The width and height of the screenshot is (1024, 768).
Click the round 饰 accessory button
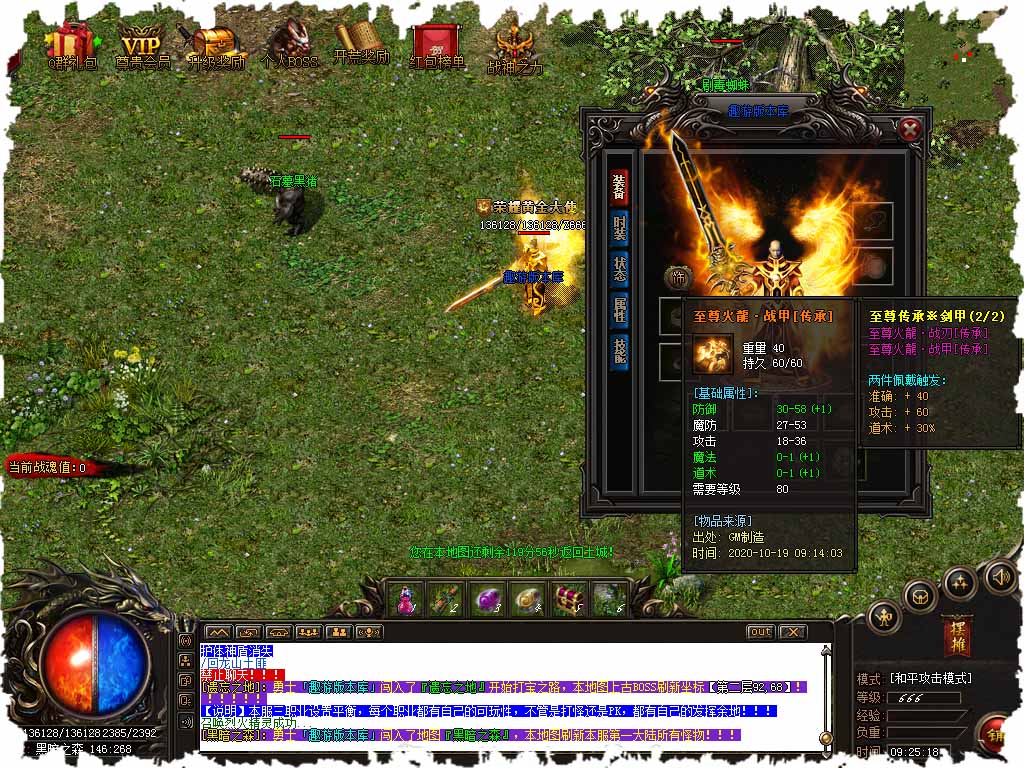675,278
